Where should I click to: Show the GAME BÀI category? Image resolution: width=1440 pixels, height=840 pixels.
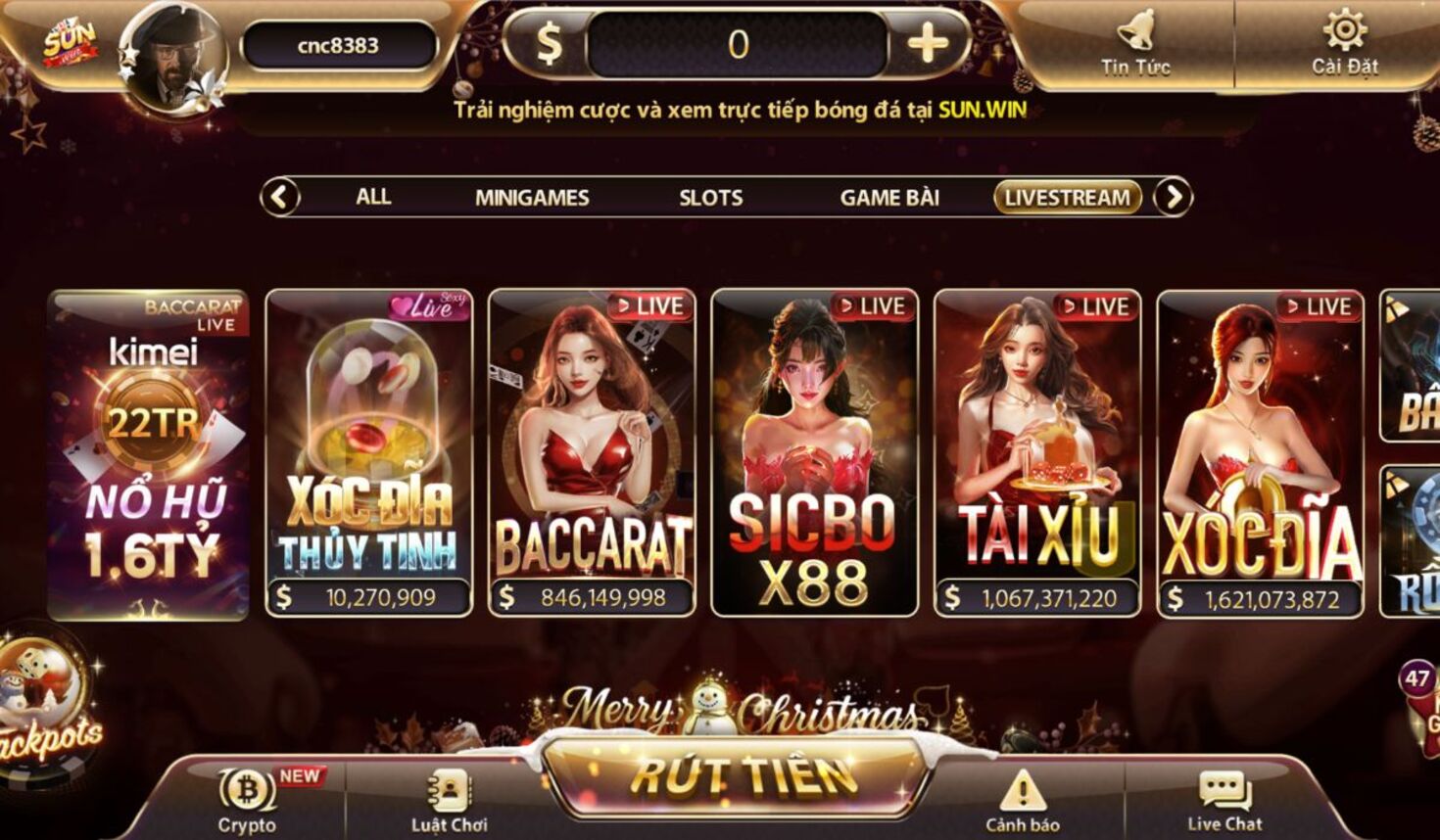[x=889, y=198]
